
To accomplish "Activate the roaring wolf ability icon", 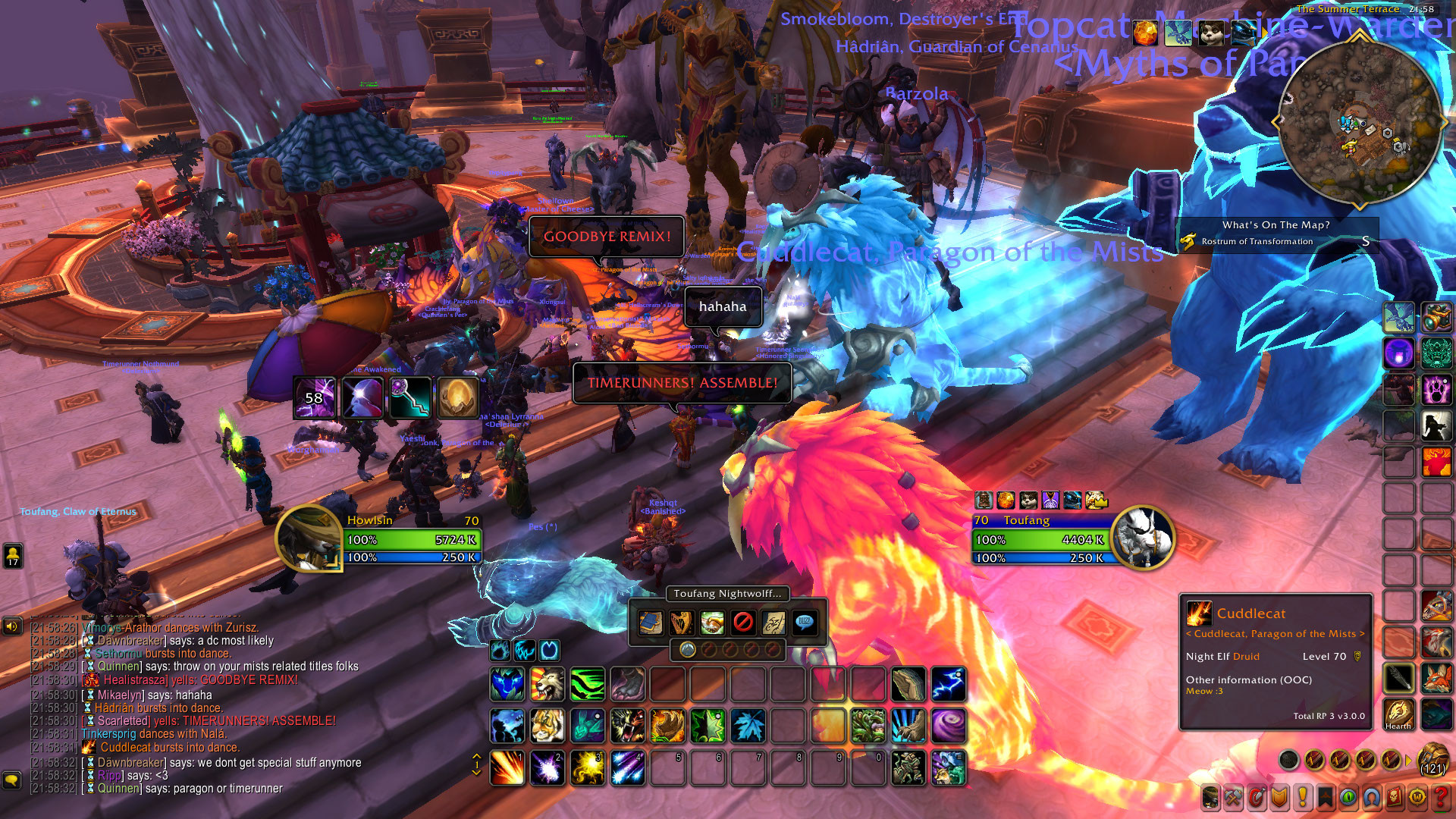I will (x=547, y=685).
